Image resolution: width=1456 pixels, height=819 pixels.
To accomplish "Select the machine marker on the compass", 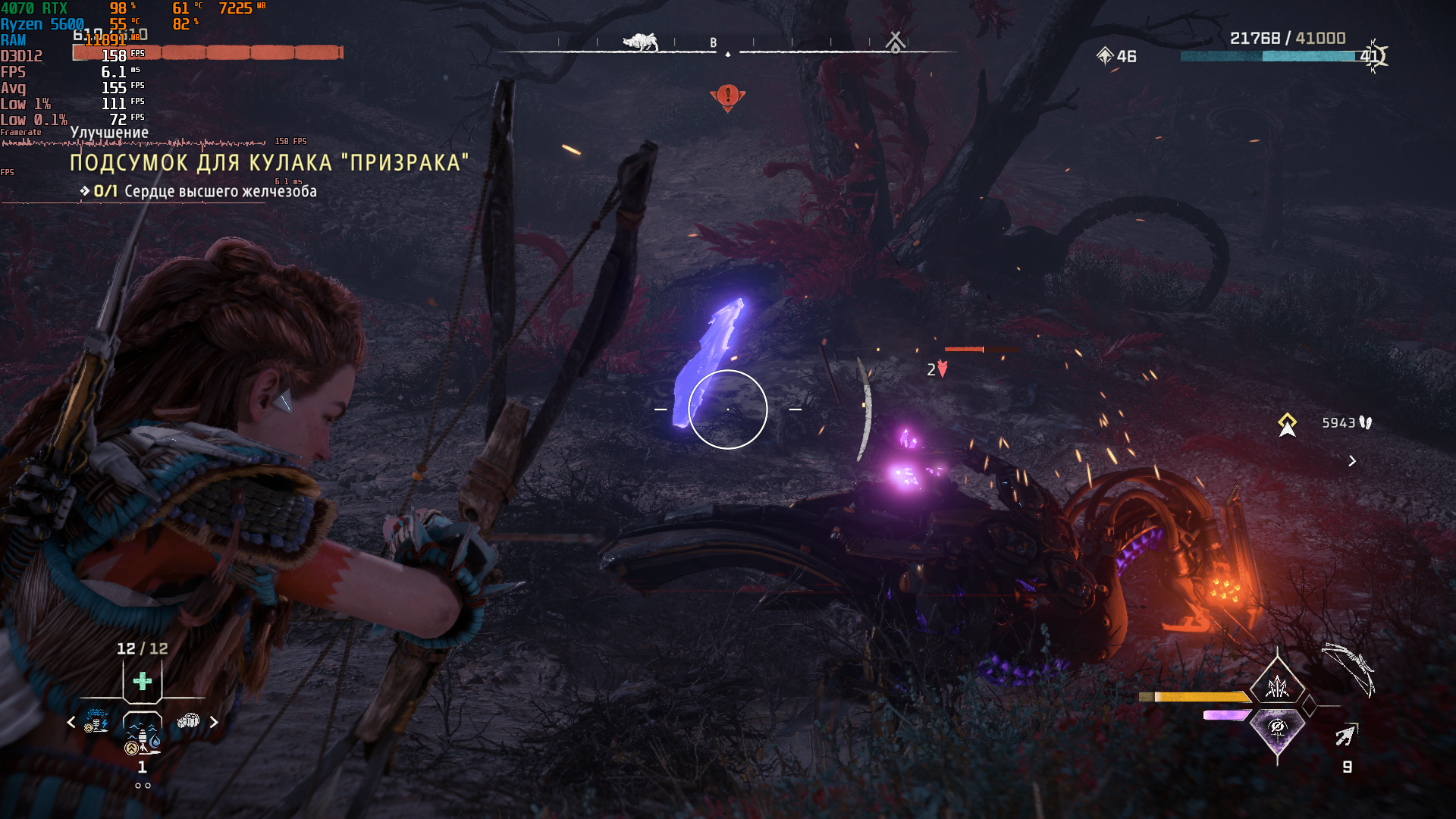I will click(x=640, y=42).
